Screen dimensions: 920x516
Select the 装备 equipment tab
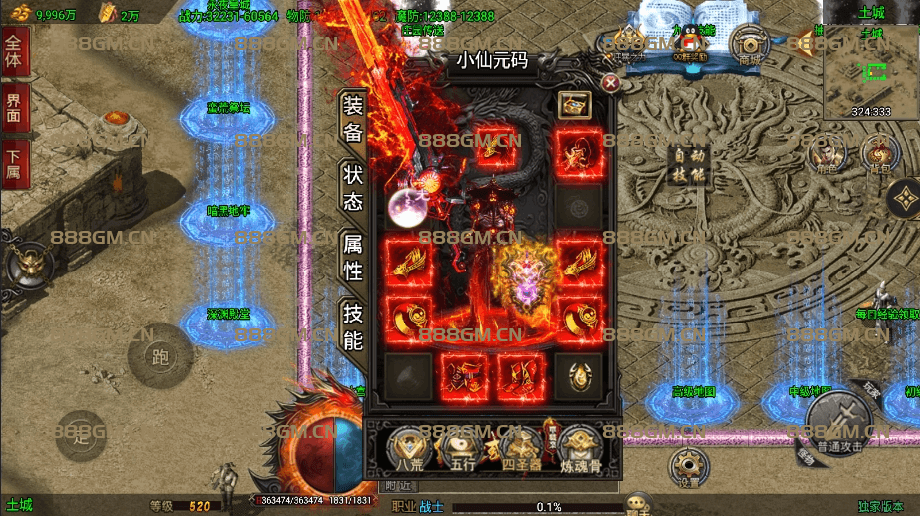pyautogui.click(x=353, y=118)
